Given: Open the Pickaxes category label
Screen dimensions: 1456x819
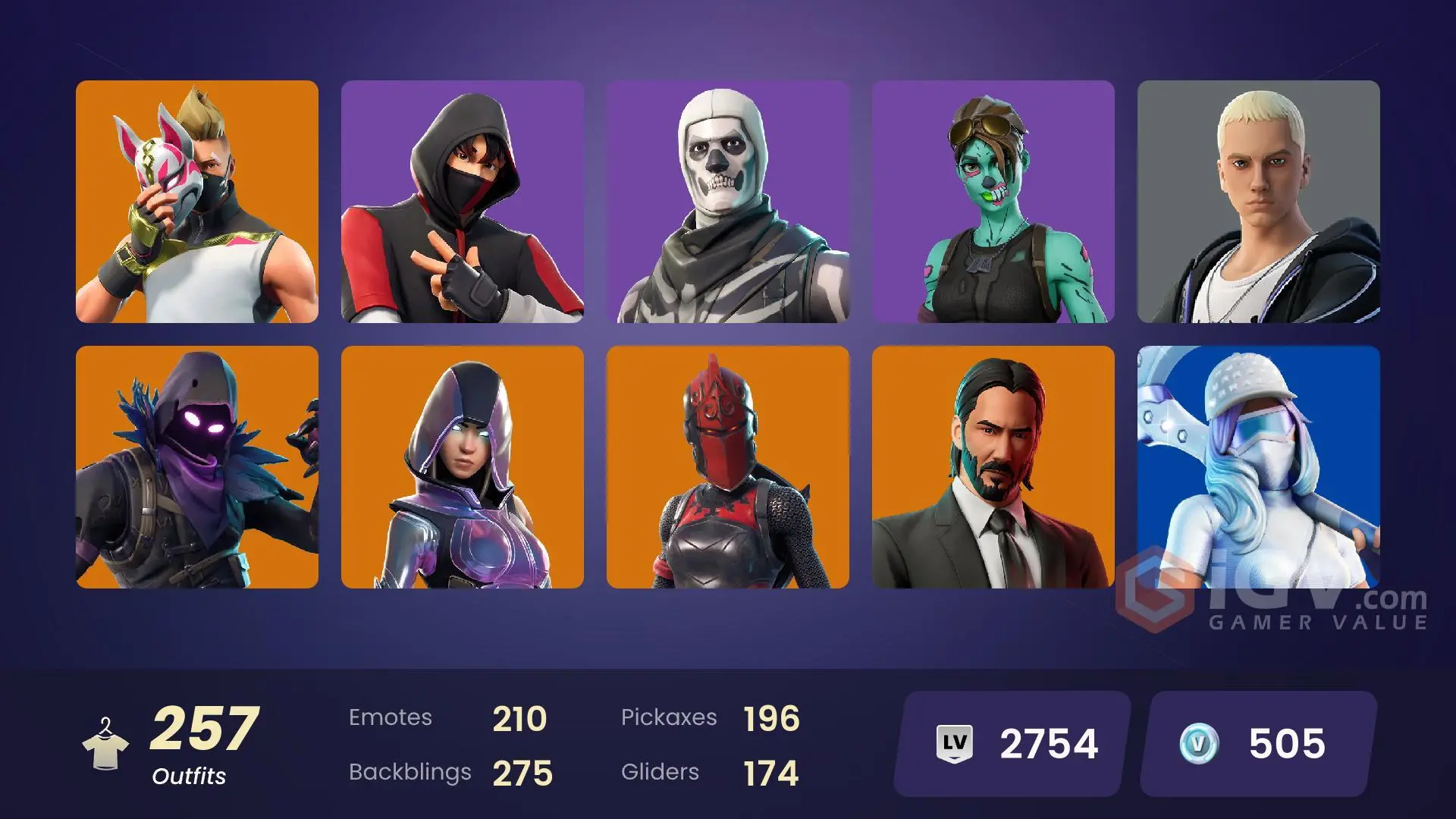Looking at the screenshot, I should [670, 717].
